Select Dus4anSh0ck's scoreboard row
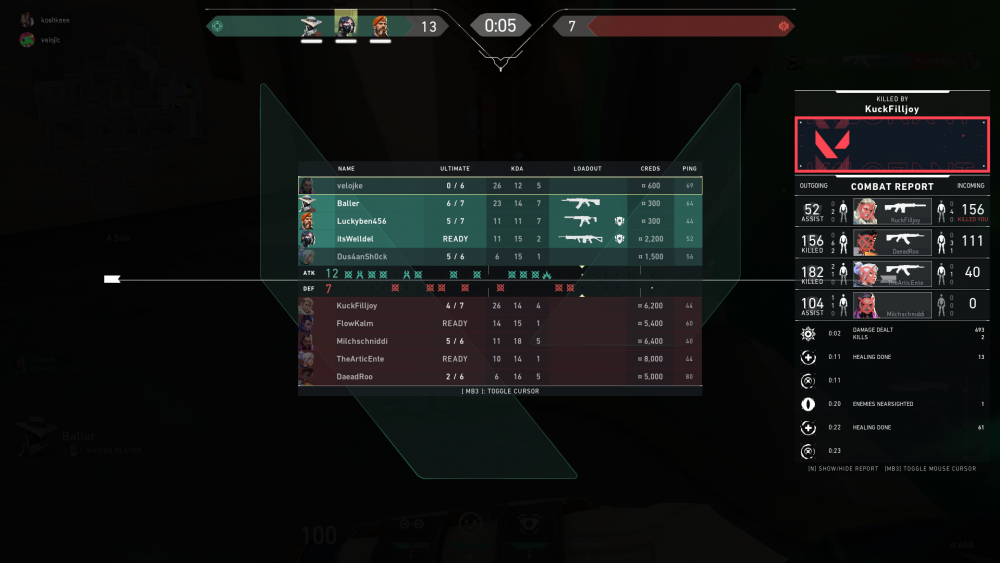This screenshot has width=1000, height=563. pos(500,257)
